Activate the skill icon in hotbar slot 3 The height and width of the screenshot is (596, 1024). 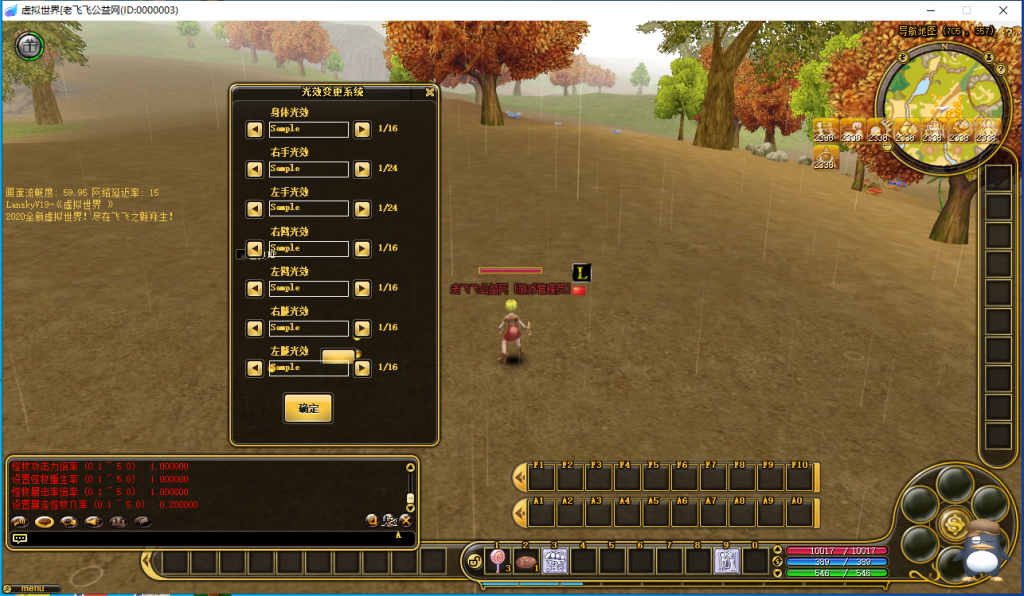pyautogui.click(x=555, y=561)
